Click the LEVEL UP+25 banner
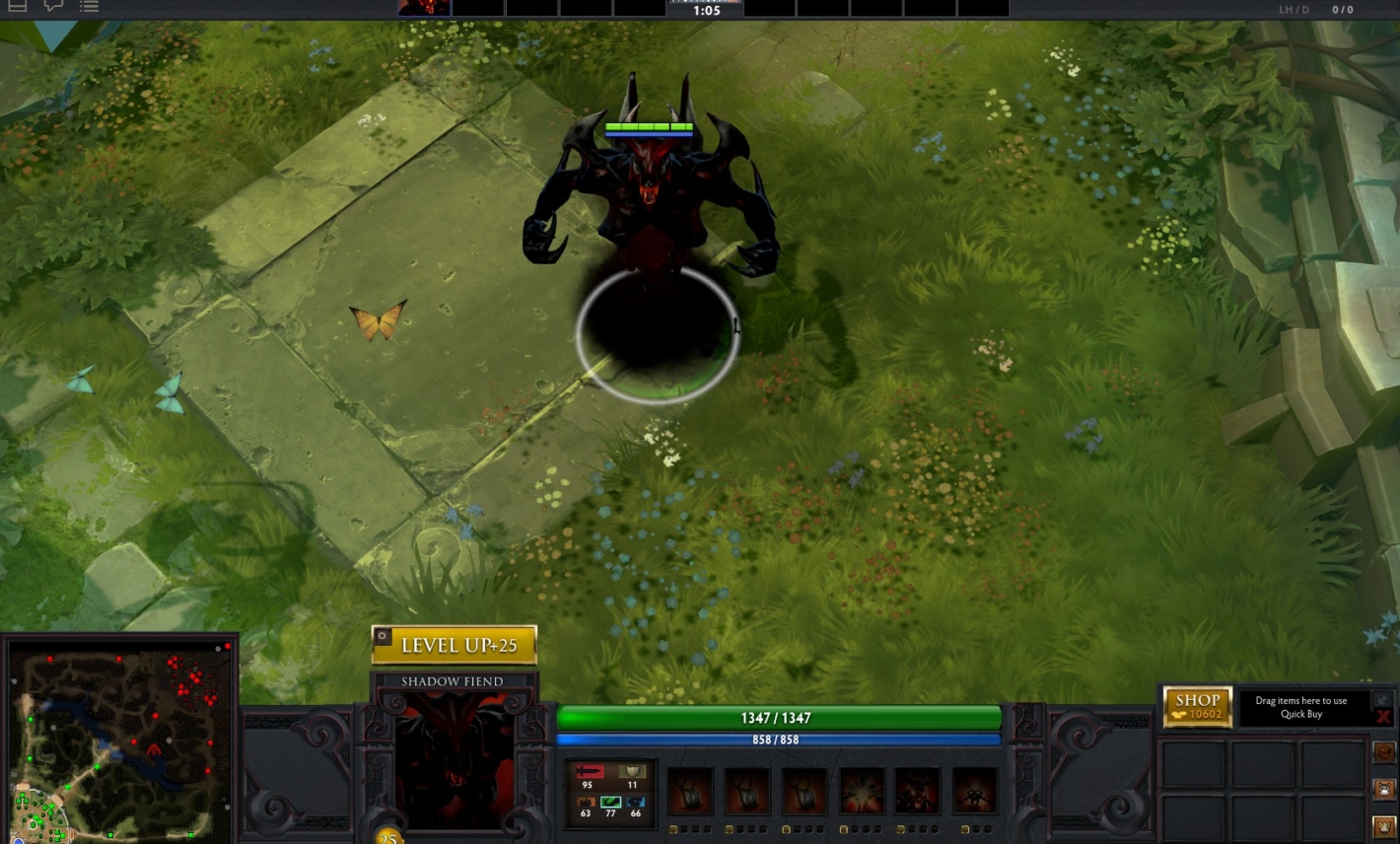1400x844 pixels. [455, 645]
